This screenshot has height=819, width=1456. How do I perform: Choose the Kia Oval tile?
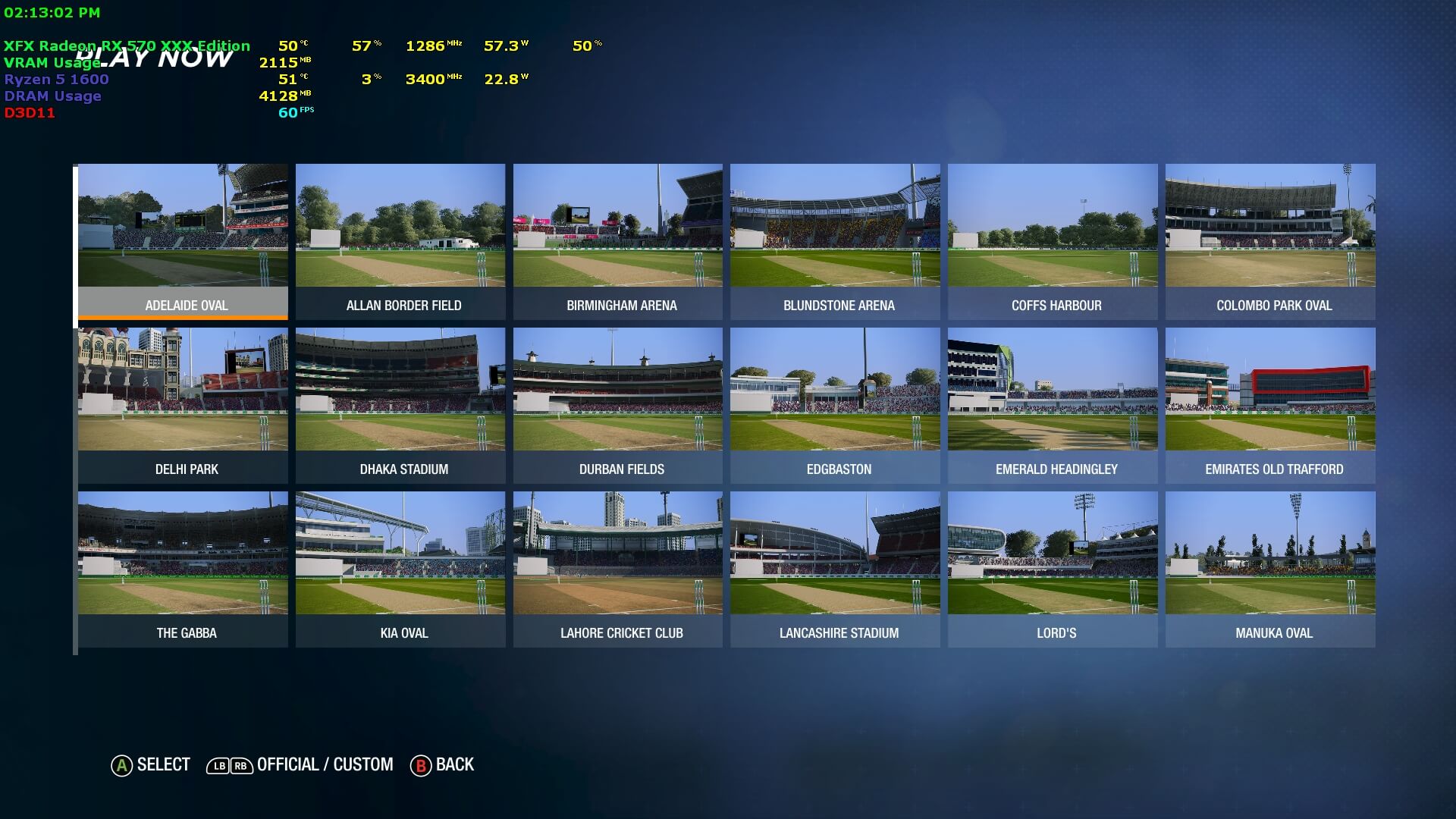coord(400,569)
